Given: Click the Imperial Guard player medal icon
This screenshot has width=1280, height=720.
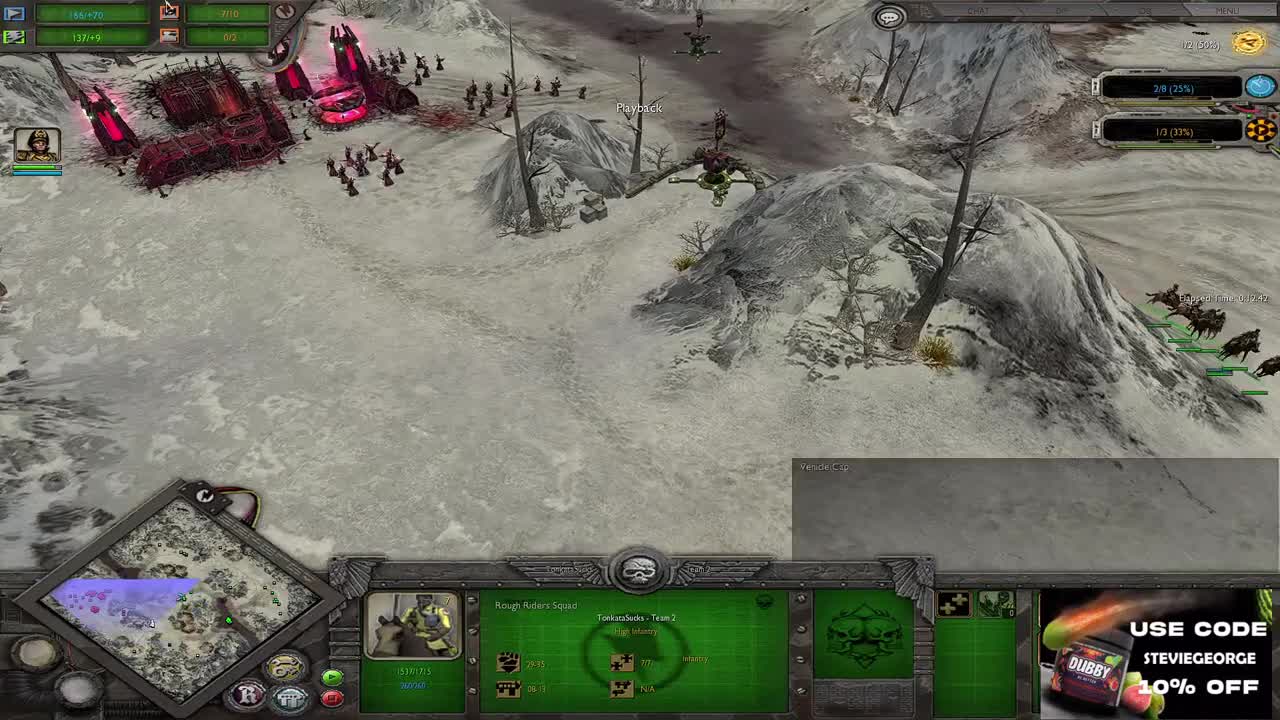Looking at the screenshot, I should click(1248, 44).
